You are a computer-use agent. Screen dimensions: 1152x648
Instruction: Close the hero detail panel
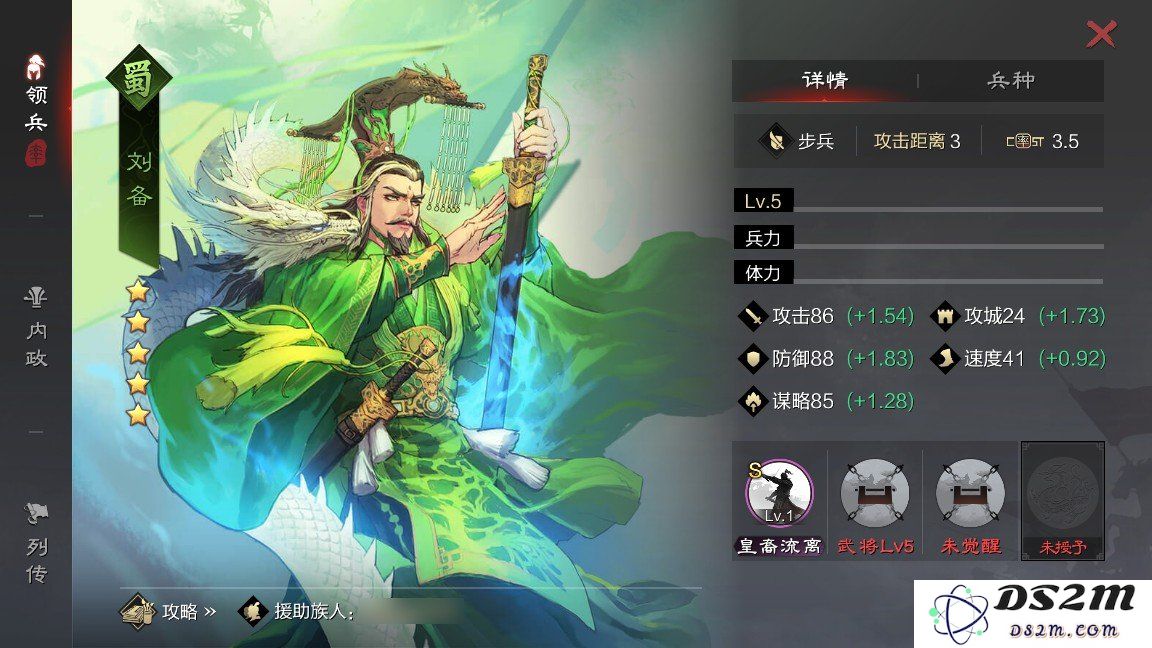pyautogui.click(x=1100, y=35)
